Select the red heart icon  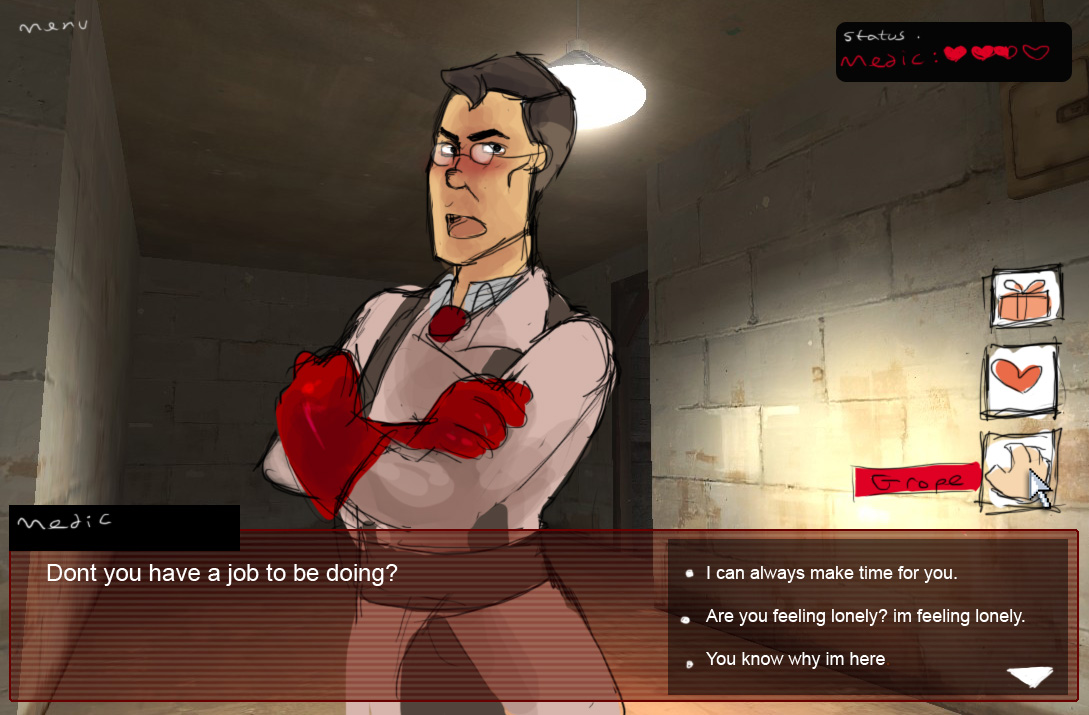point(1020,381)
